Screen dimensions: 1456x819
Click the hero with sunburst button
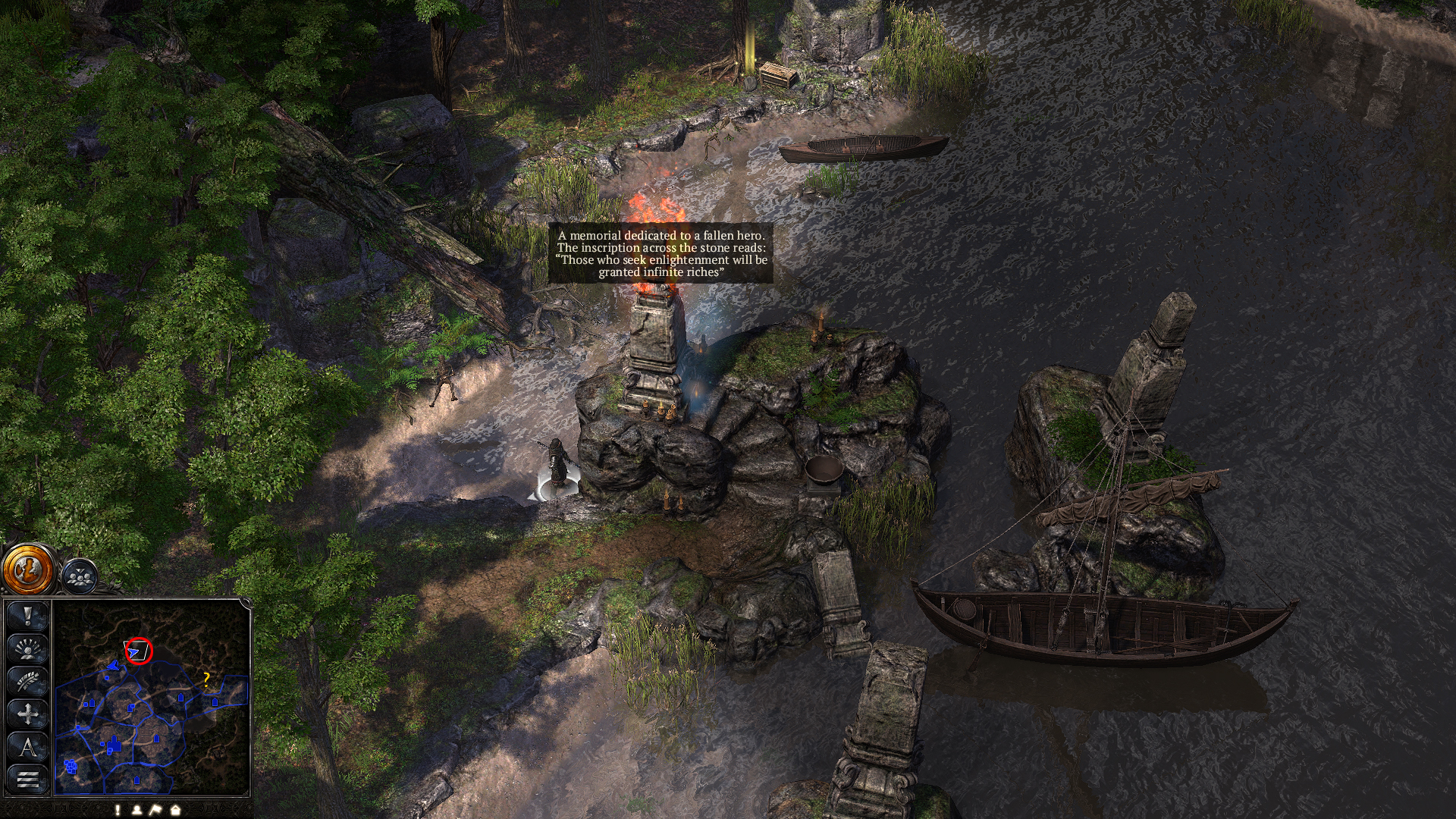point(28,649)
